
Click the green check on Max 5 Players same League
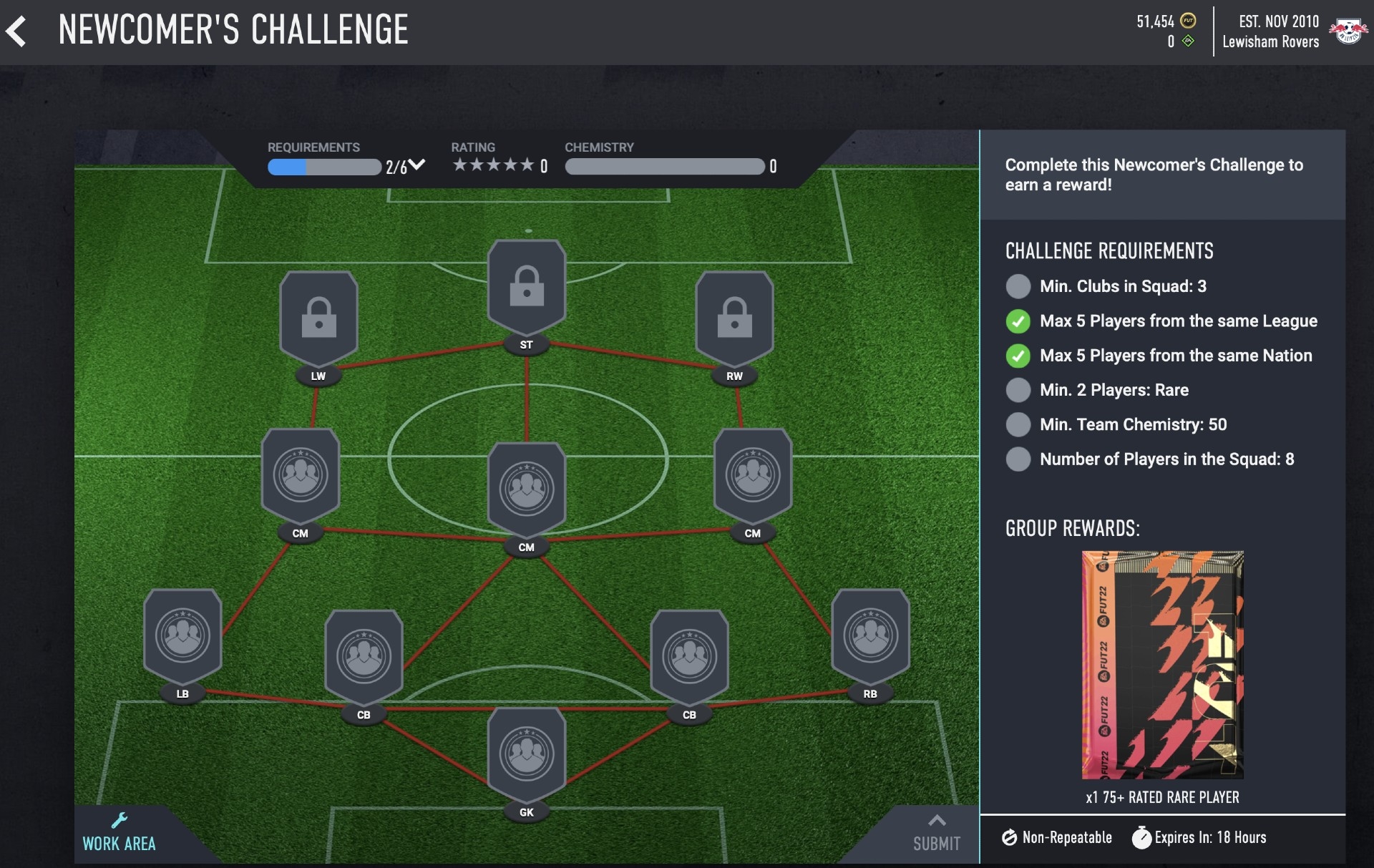(x=1018, y=321)
